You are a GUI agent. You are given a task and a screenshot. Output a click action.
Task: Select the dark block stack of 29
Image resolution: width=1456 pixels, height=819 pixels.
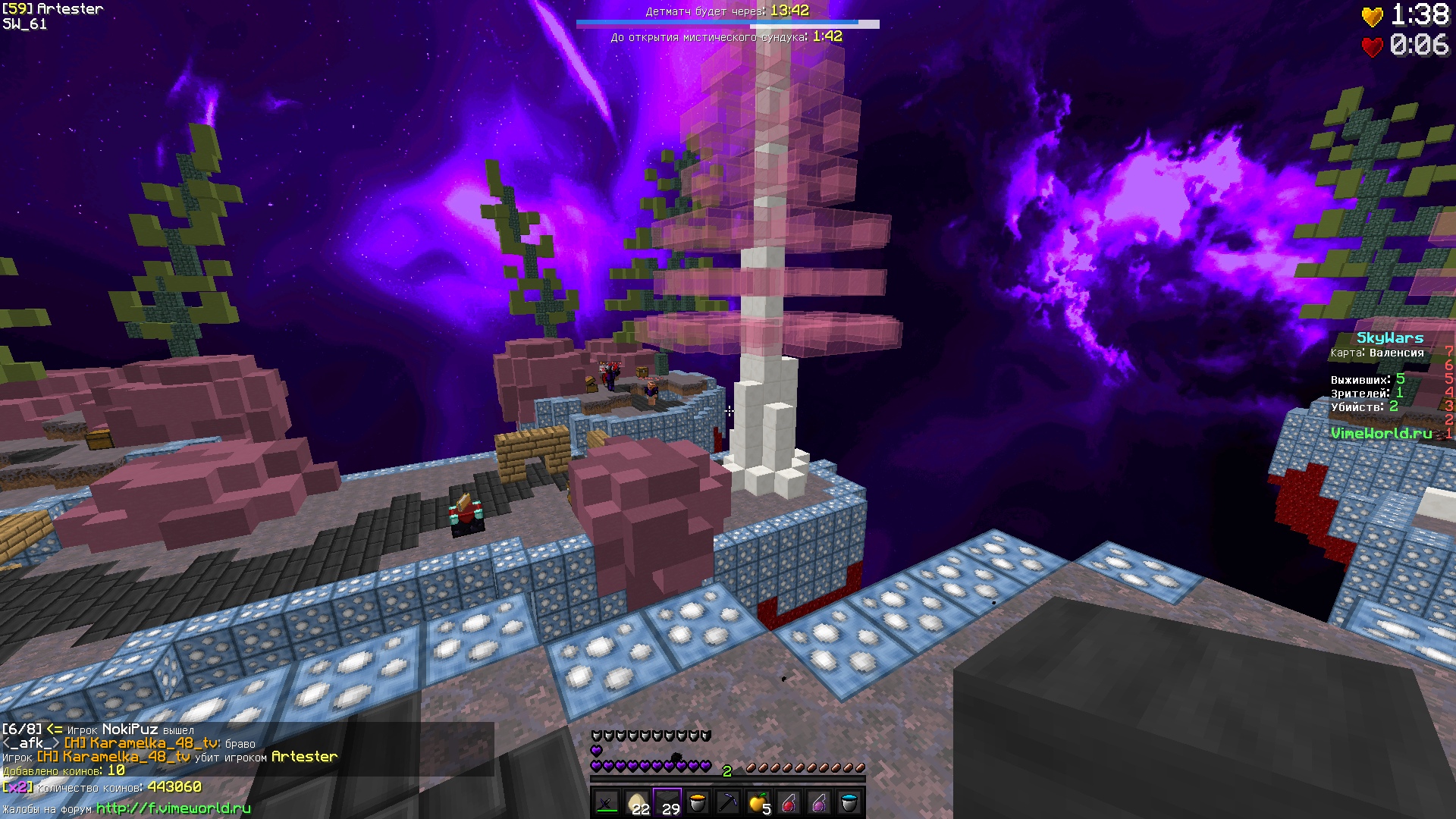point(667,802)
